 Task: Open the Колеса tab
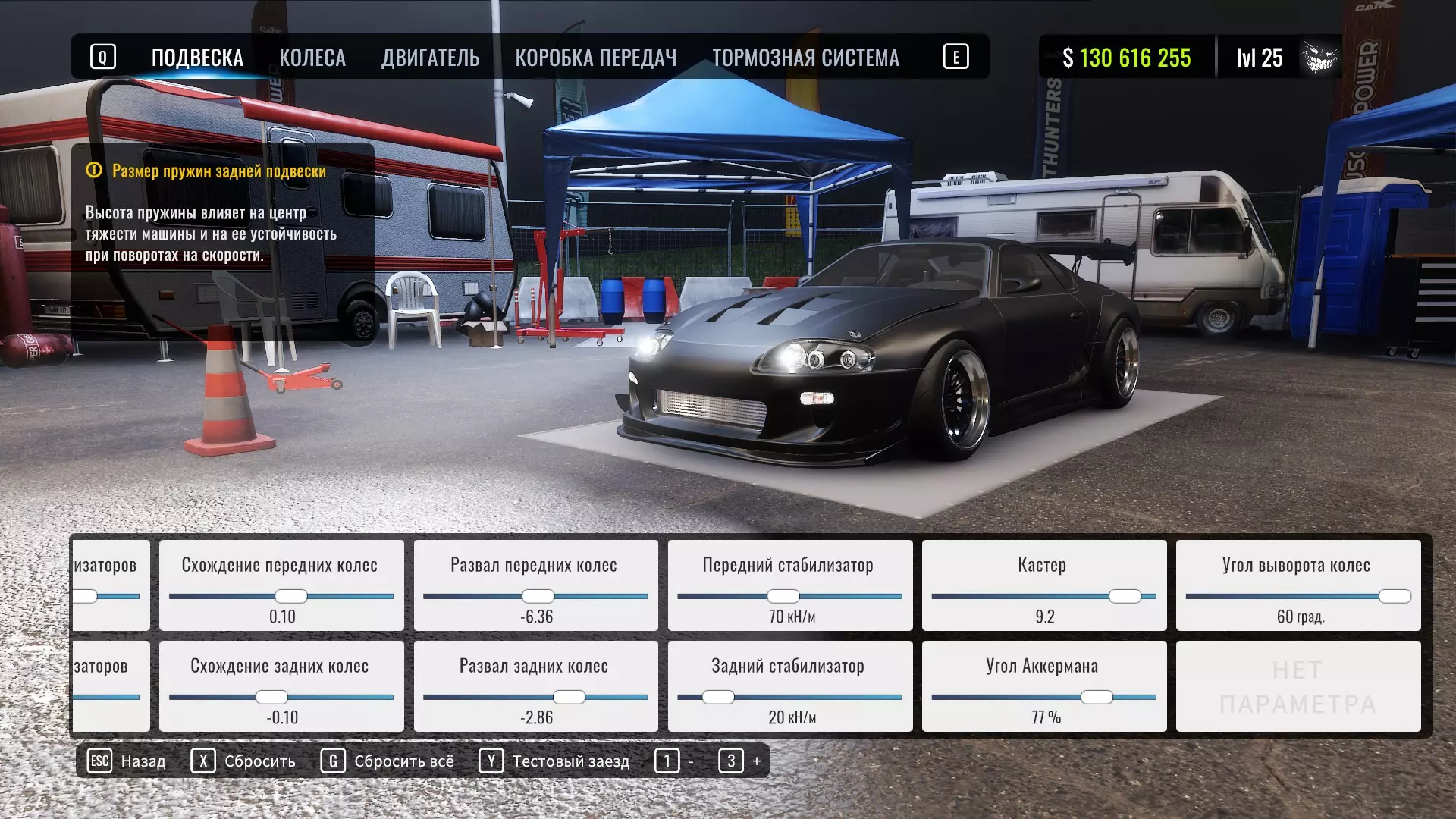click(x=312, y=58)
